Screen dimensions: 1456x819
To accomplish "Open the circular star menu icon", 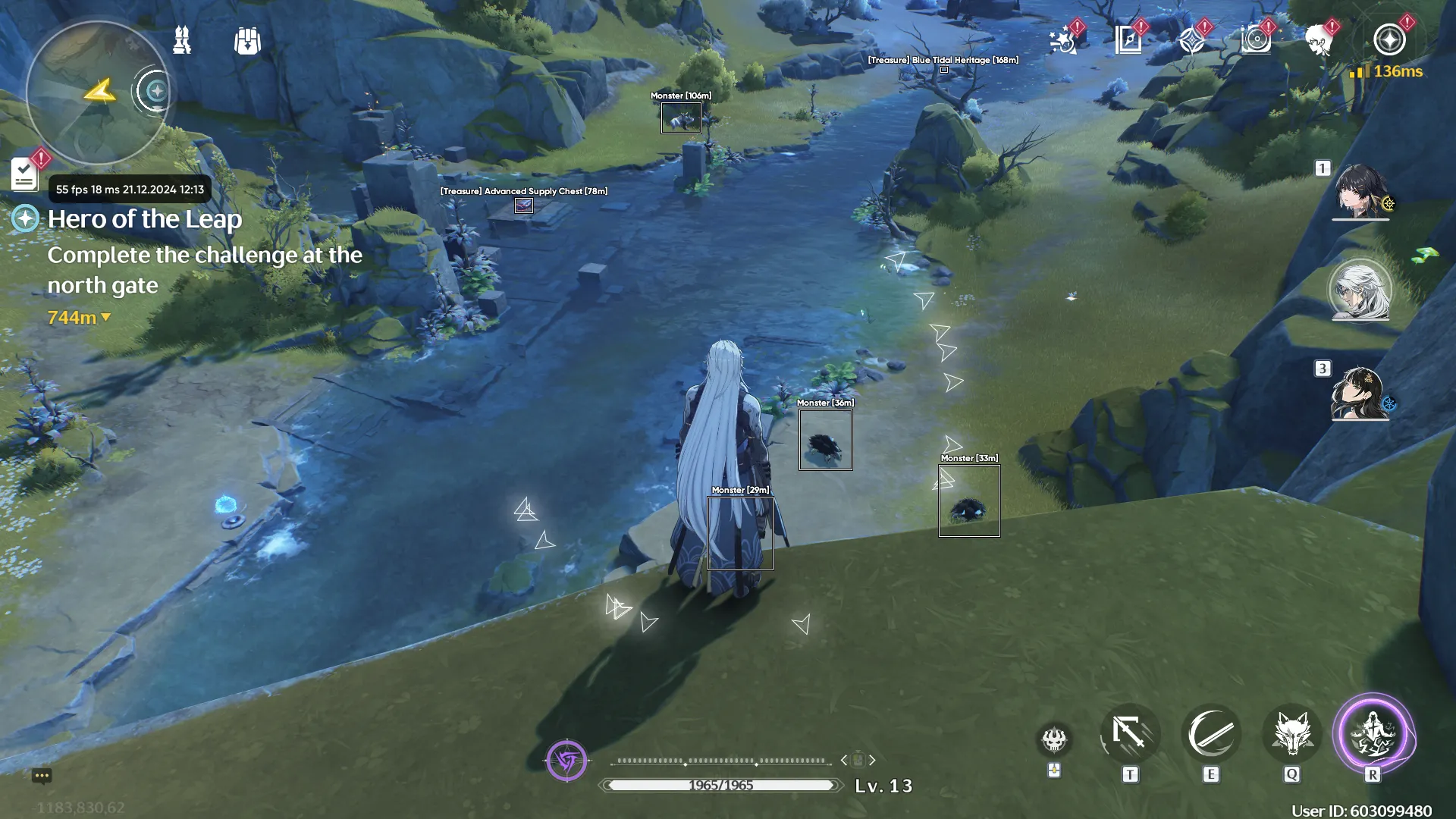I will [1389, 40].
